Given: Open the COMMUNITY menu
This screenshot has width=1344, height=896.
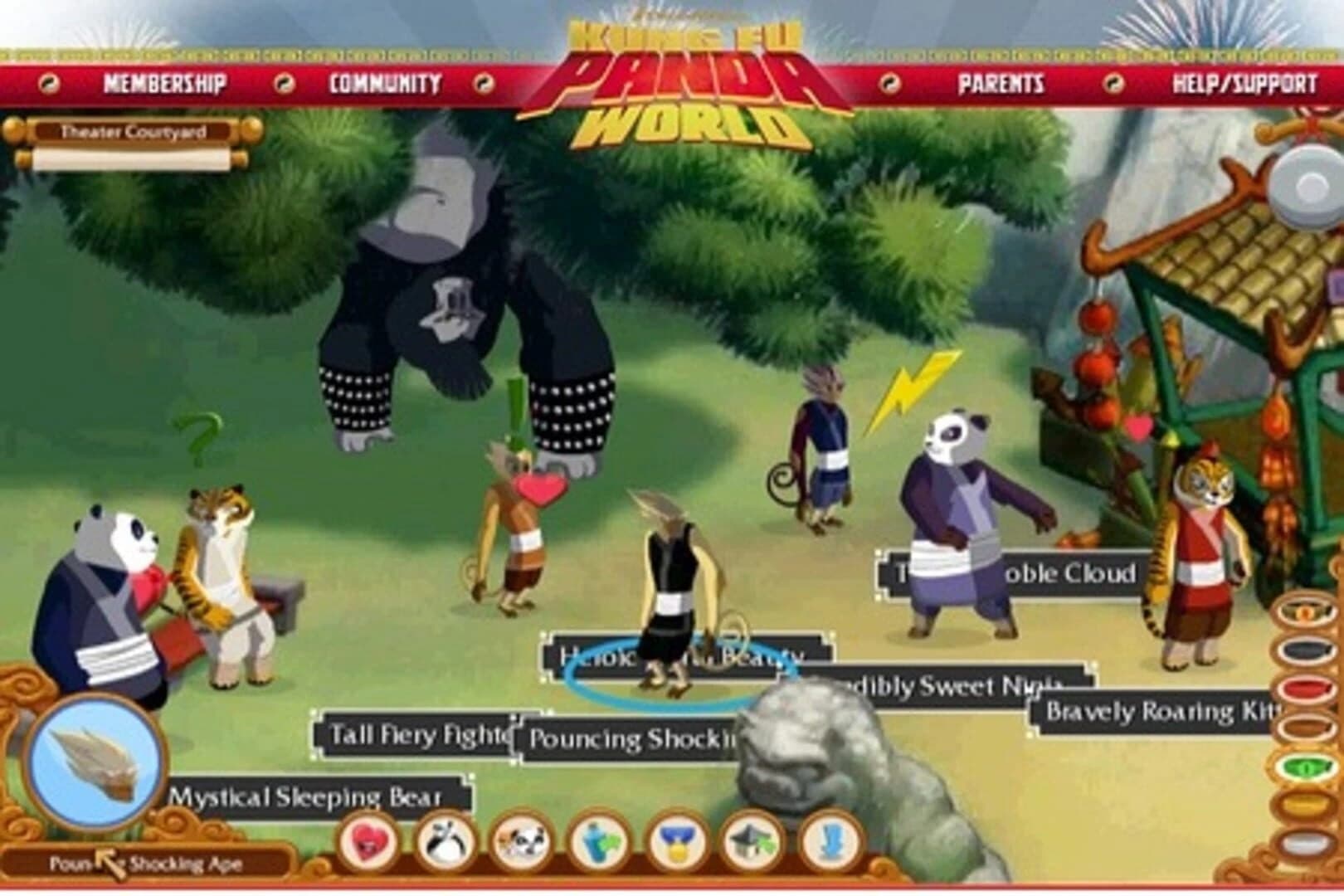Looking at the screenshot, I should 383,82.
